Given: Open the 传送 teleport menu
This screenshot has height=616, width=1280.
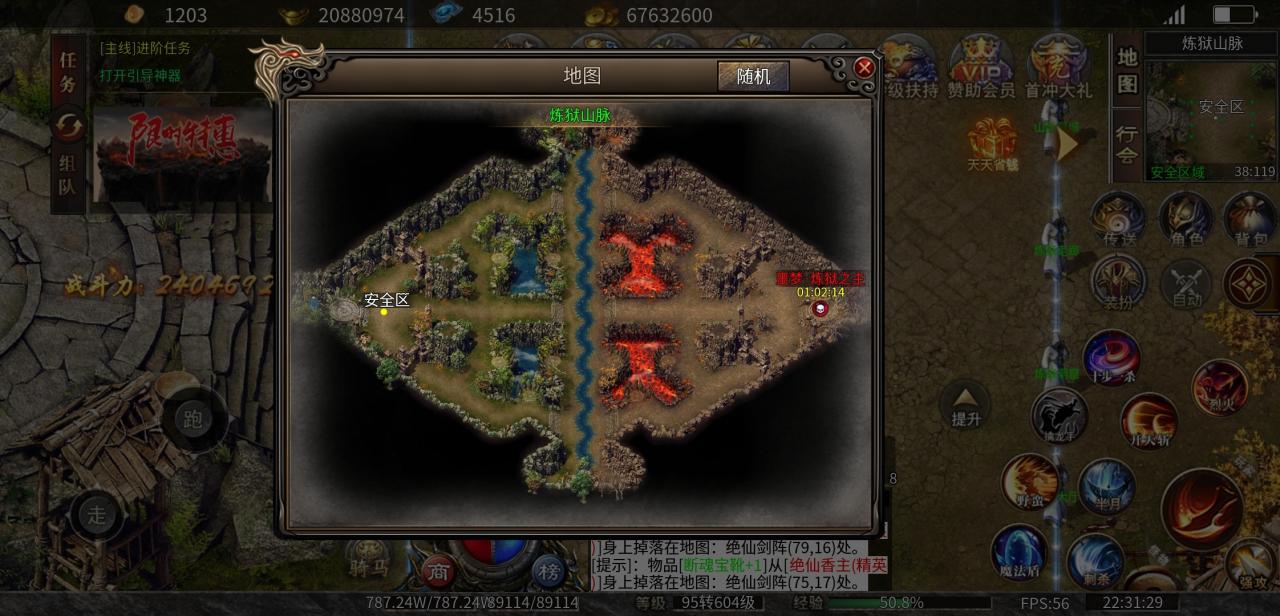Looking at the screenshot, I should (1117, 219).
